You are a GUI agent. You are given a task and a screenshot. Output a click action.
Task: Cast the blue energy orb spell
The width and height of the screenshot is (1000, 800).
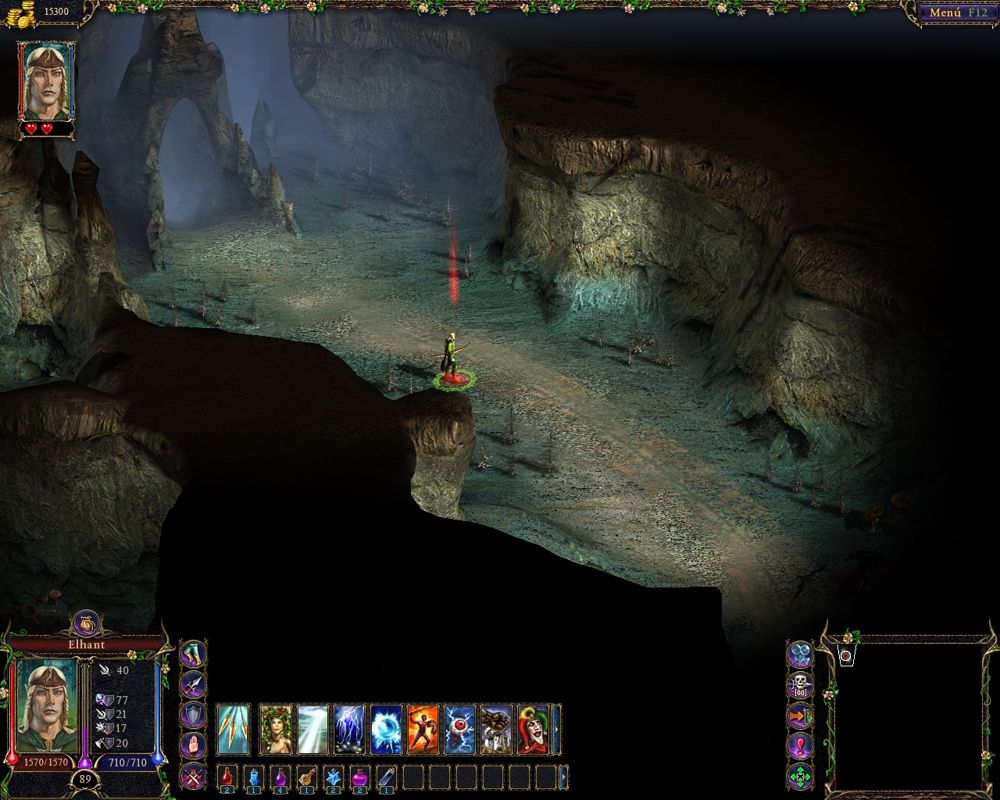click(387, 729)
